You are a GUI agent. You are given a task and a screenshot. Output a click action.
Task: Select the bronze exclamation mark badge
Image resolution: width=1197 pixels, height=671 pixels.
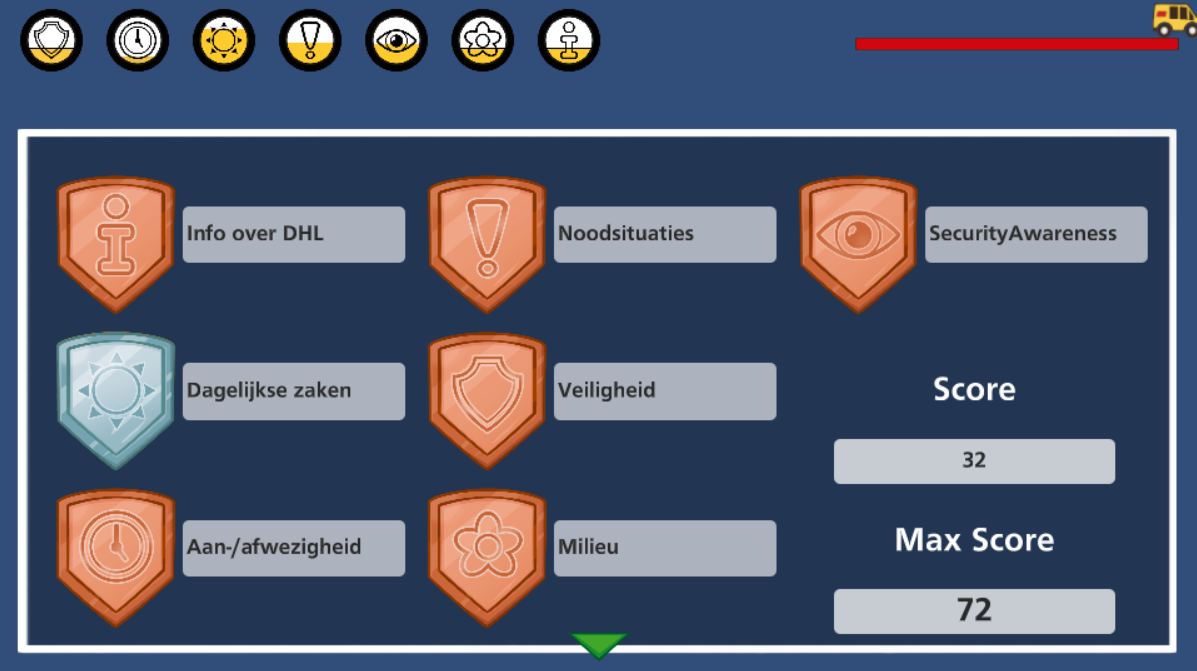tap(487, 243)
